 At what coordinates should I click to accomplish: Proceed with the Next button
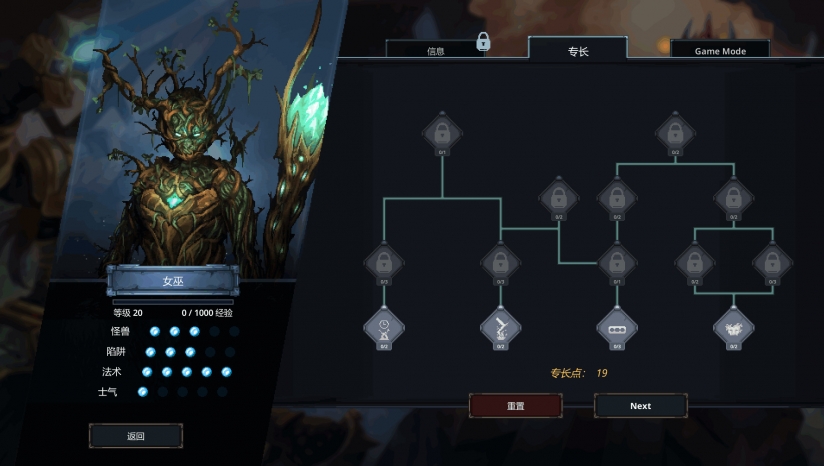coord(640,406)
